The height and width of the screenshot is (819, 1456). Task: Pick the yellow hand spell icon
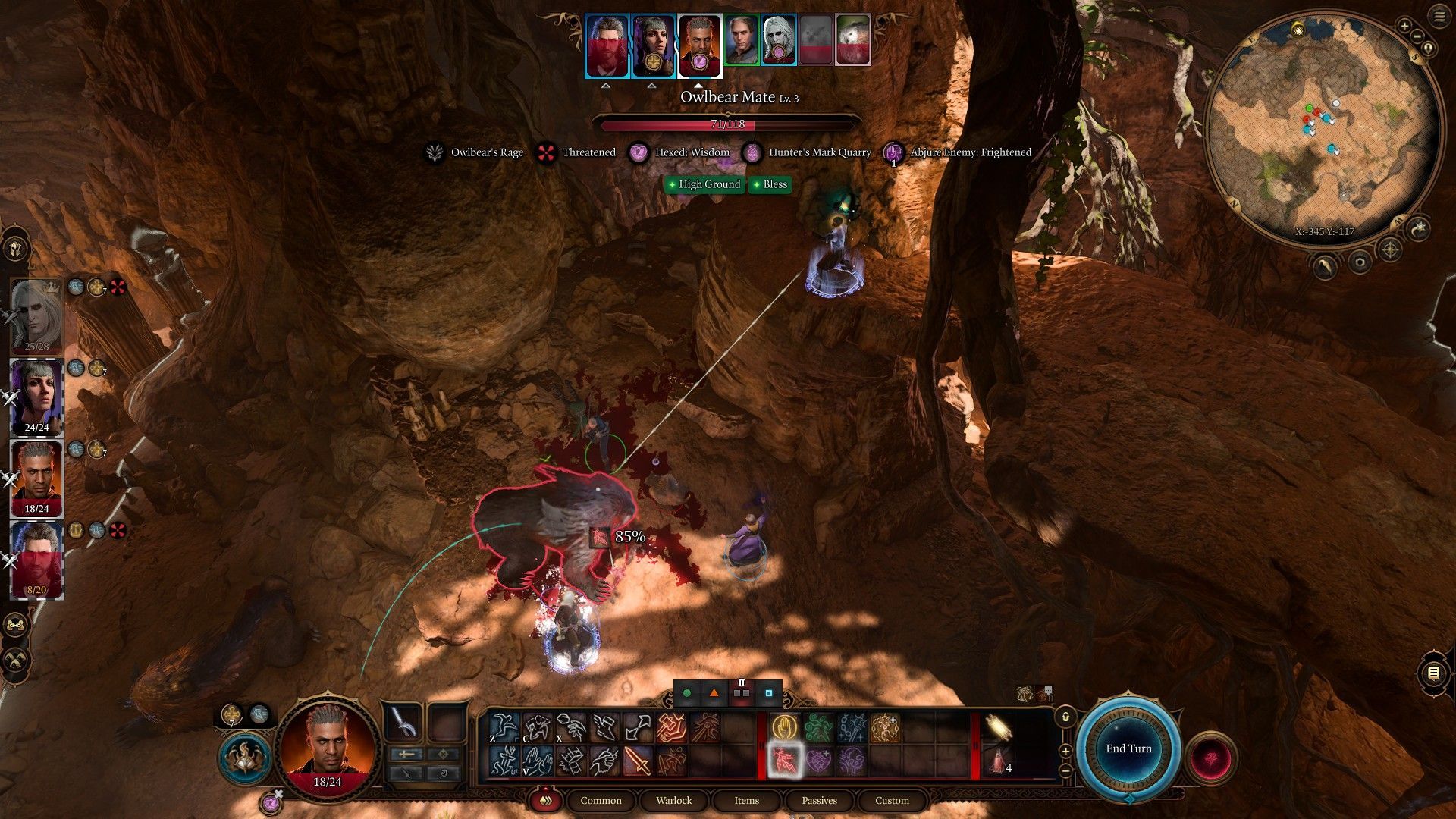click(x=783, y=728)
